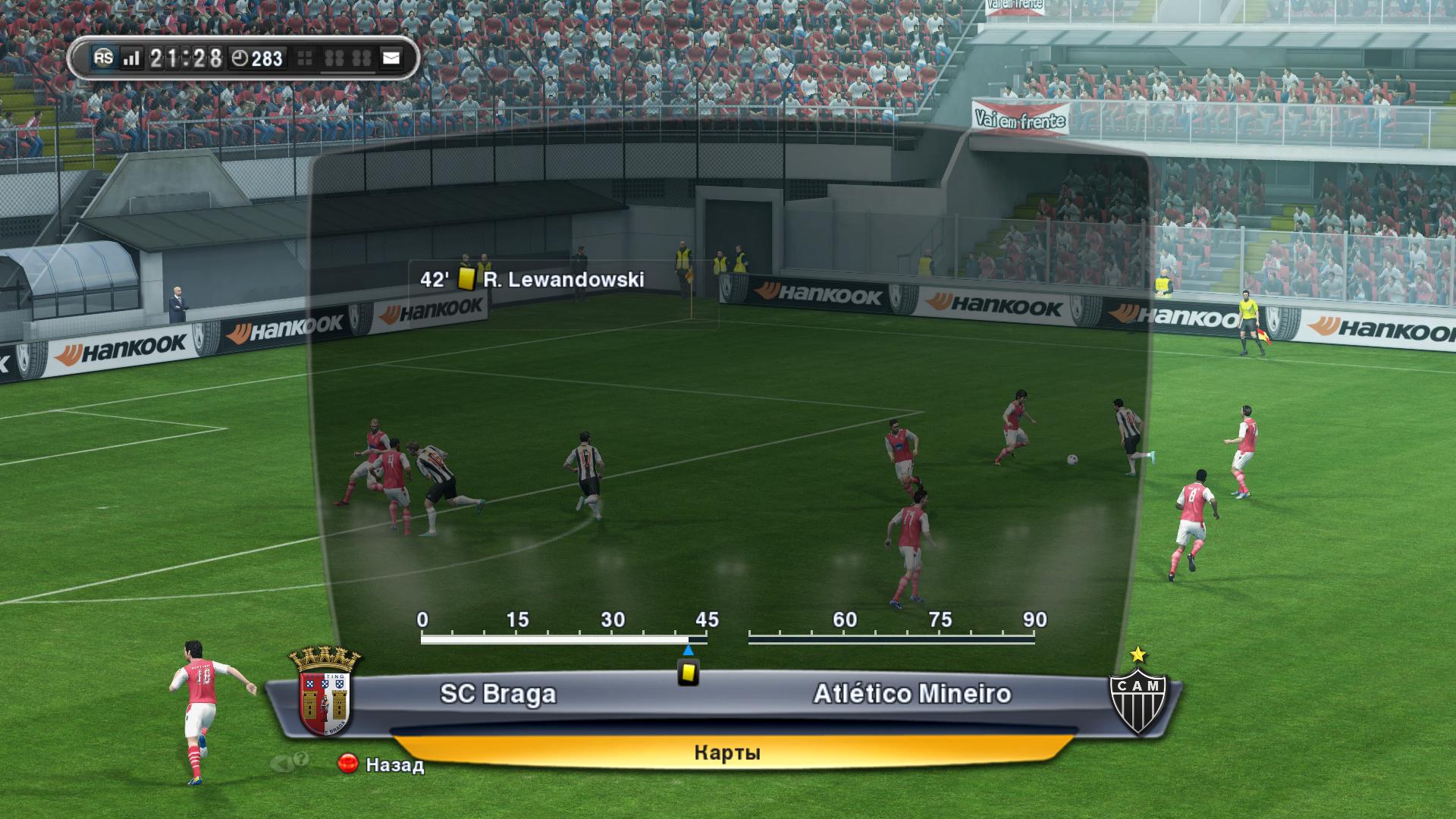
Task: Click the SC Braga team crest
Action: pyautogui.click(x=325, y=692)
